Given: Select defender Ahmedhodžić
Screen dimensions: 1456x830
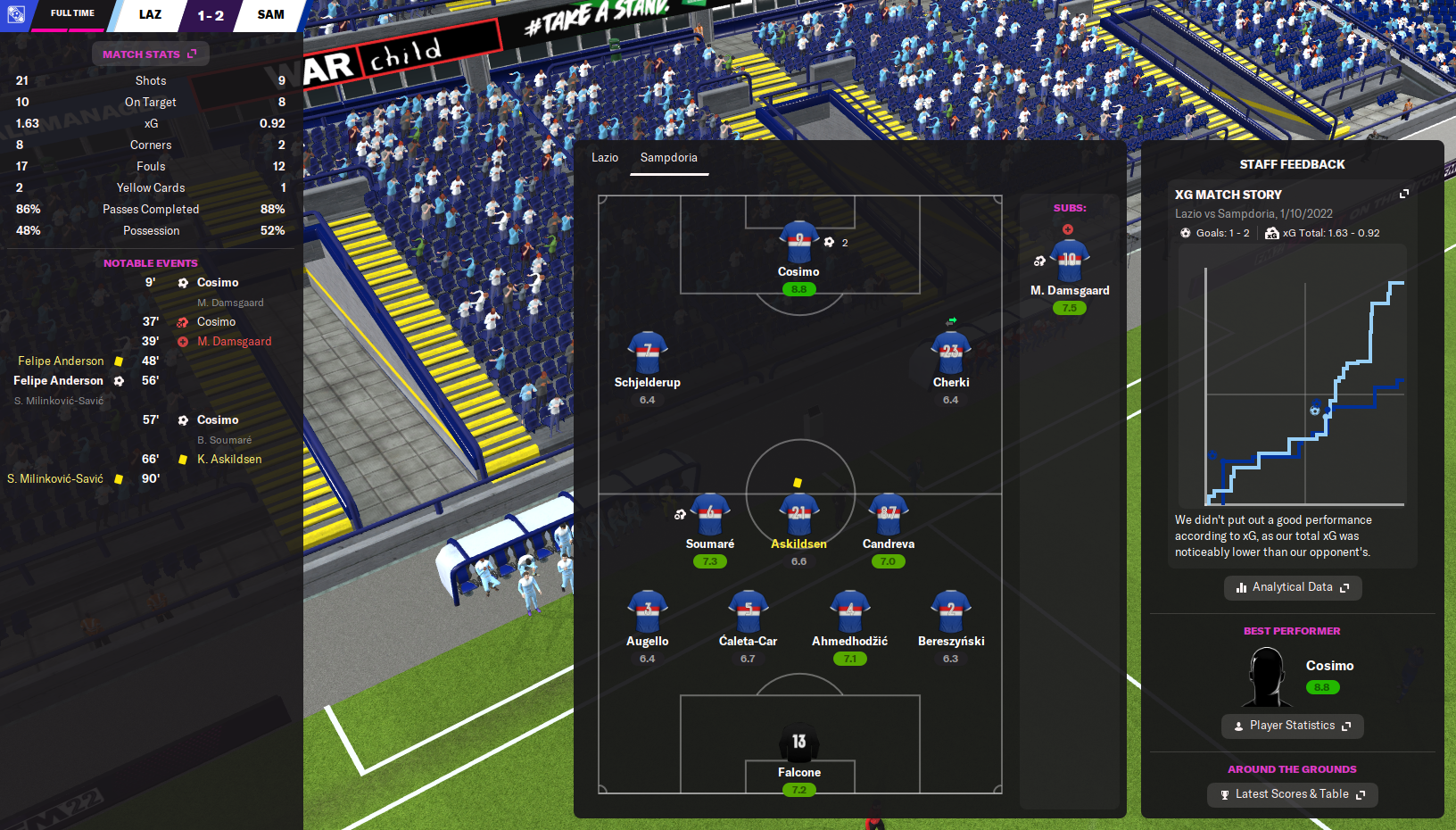Looking at the screenshot, I should (x=849, y=612).
